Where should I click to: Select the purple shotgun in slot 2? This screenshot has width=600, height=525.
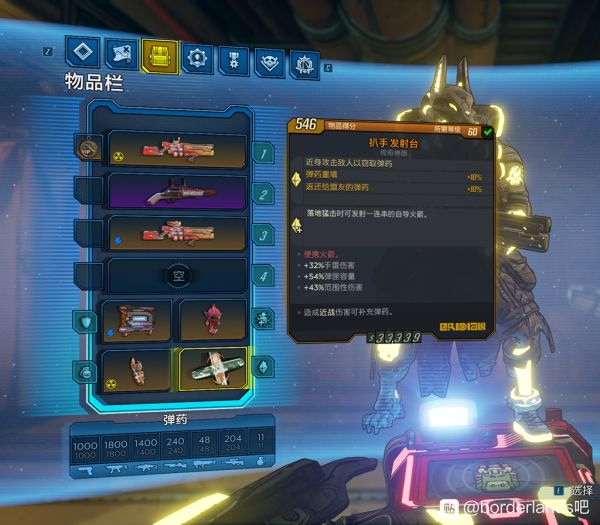pos(176,191)
